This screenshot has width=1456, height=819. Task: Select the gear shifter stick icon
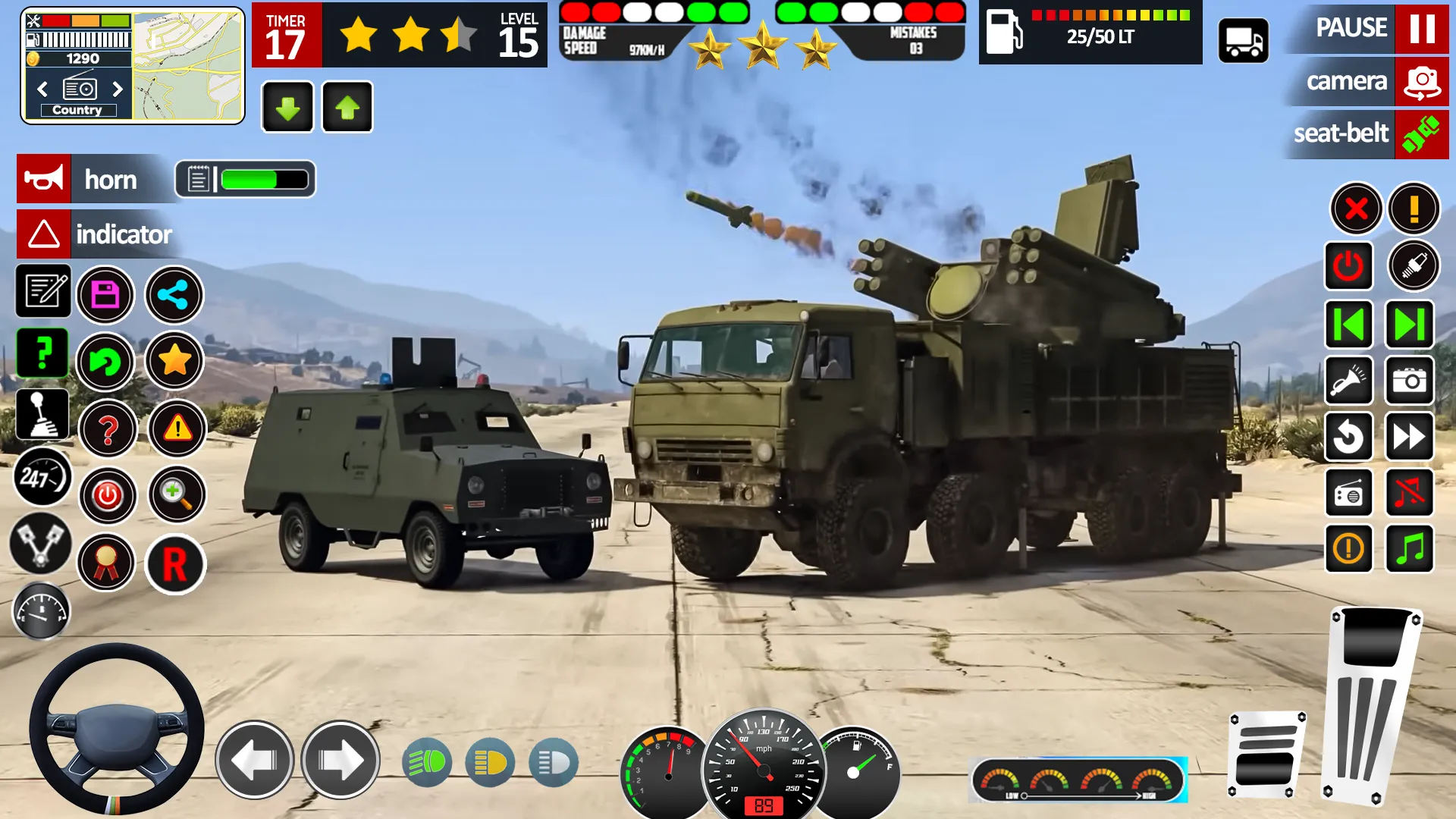tap(42, 413)
